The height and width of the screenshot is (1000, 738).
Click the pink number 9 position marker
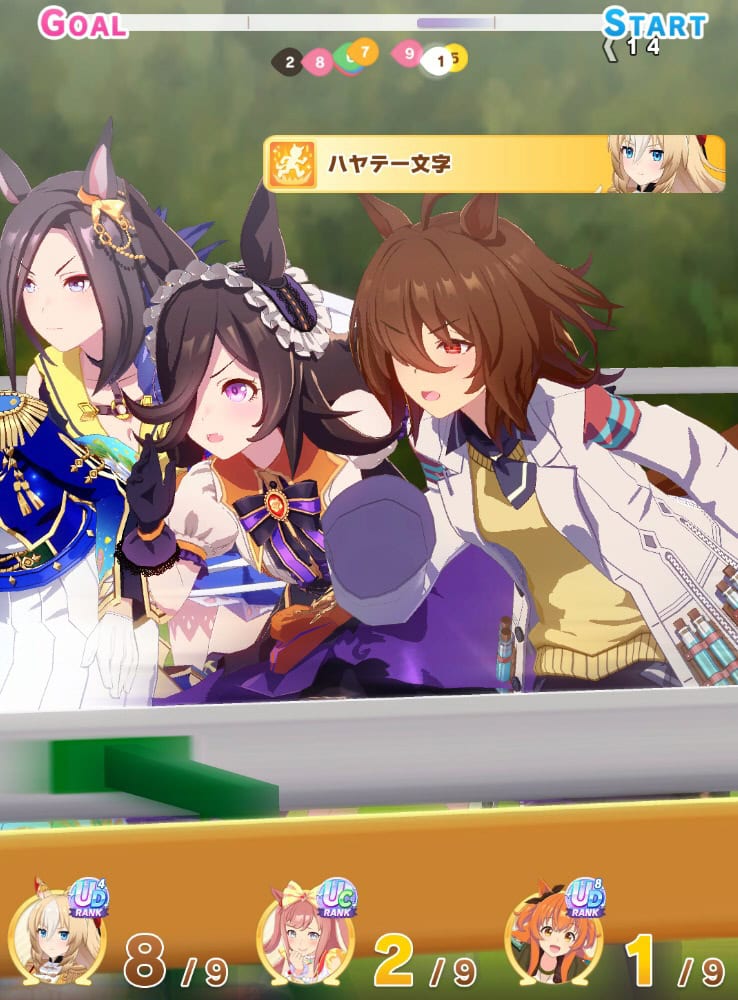(409, 52)
